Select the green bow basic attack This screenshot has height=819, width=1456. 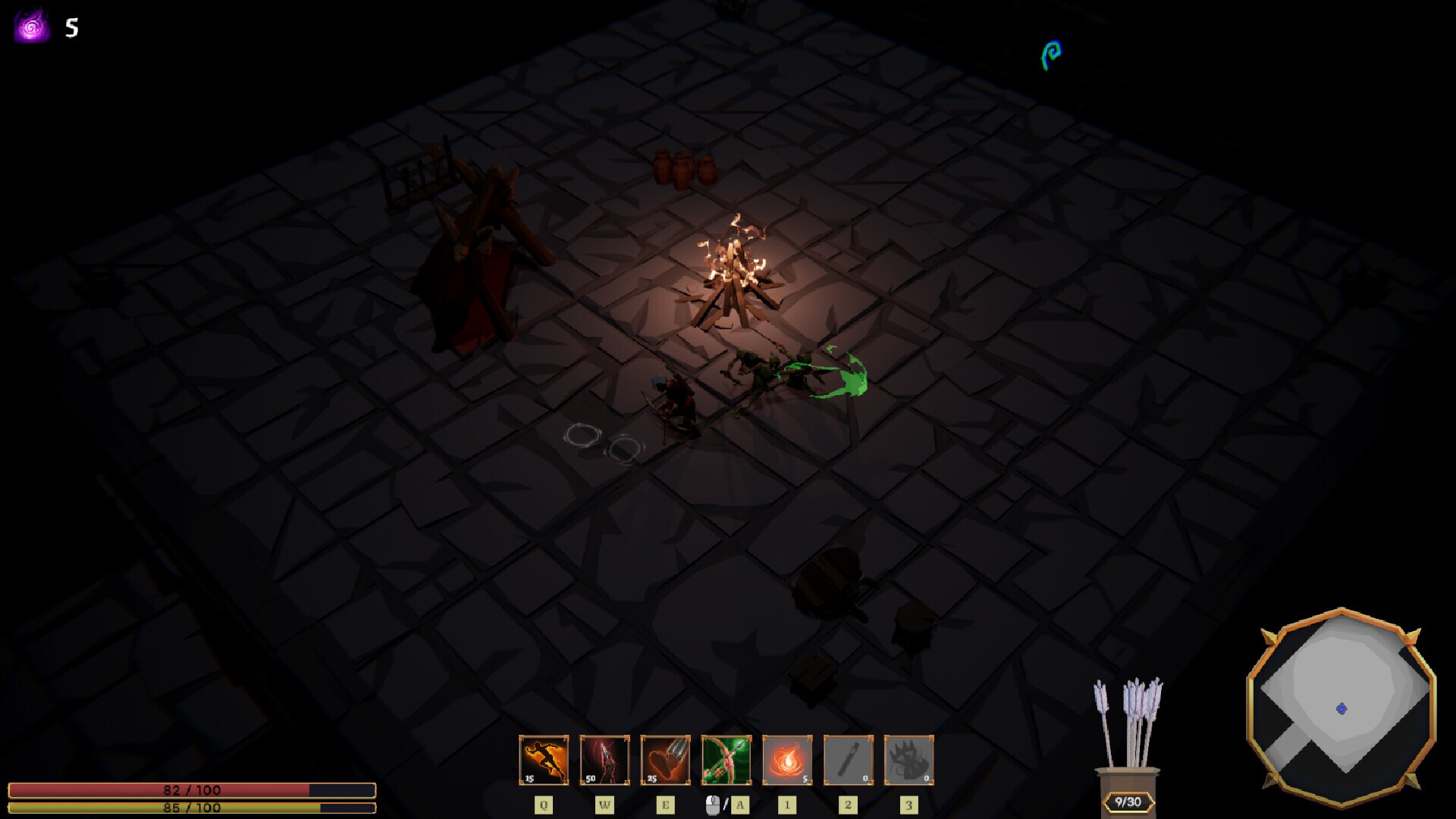click(726, 759)
